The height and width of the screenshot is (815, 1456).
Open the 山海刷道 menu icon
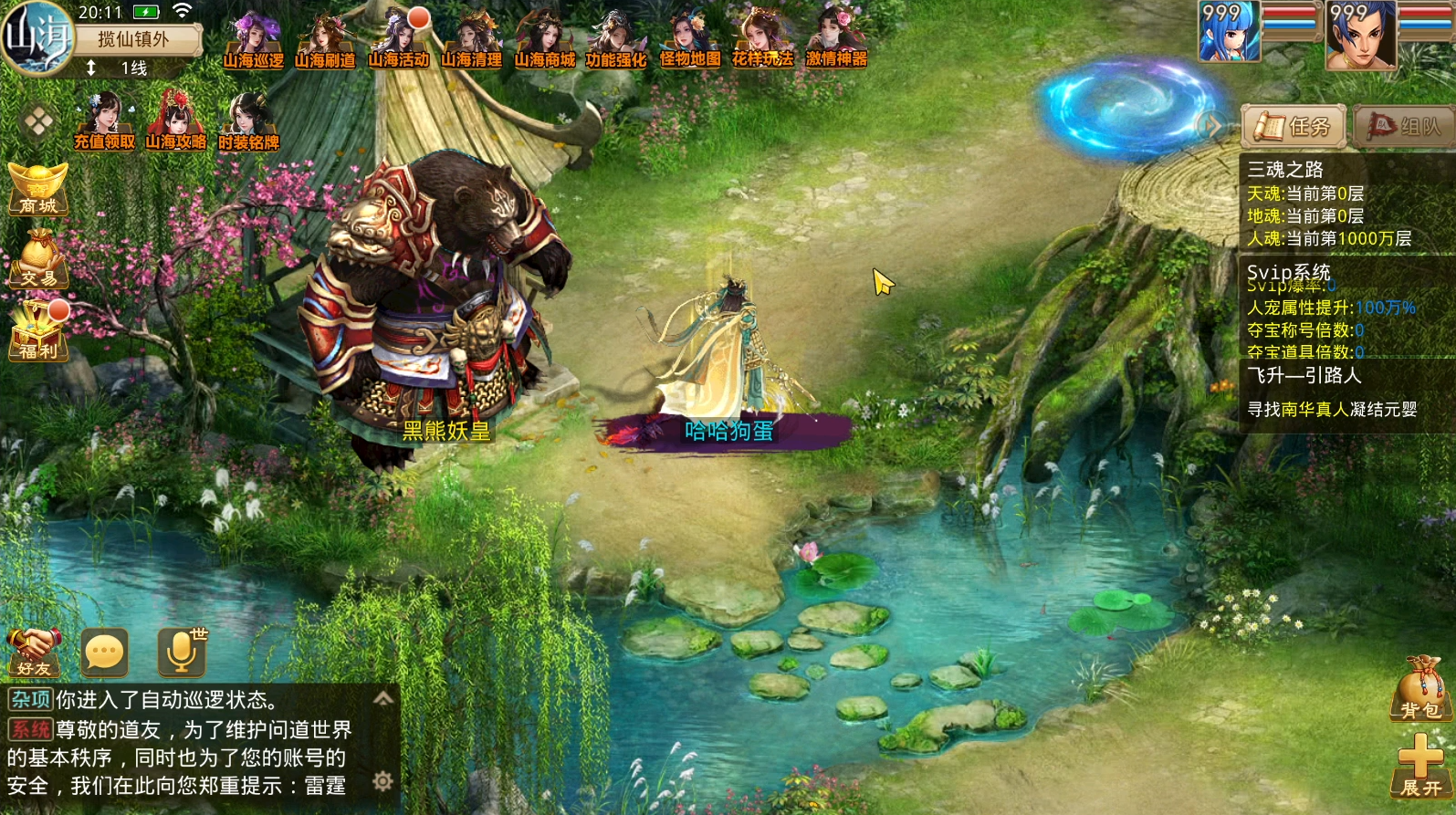(x=325, y=41)
